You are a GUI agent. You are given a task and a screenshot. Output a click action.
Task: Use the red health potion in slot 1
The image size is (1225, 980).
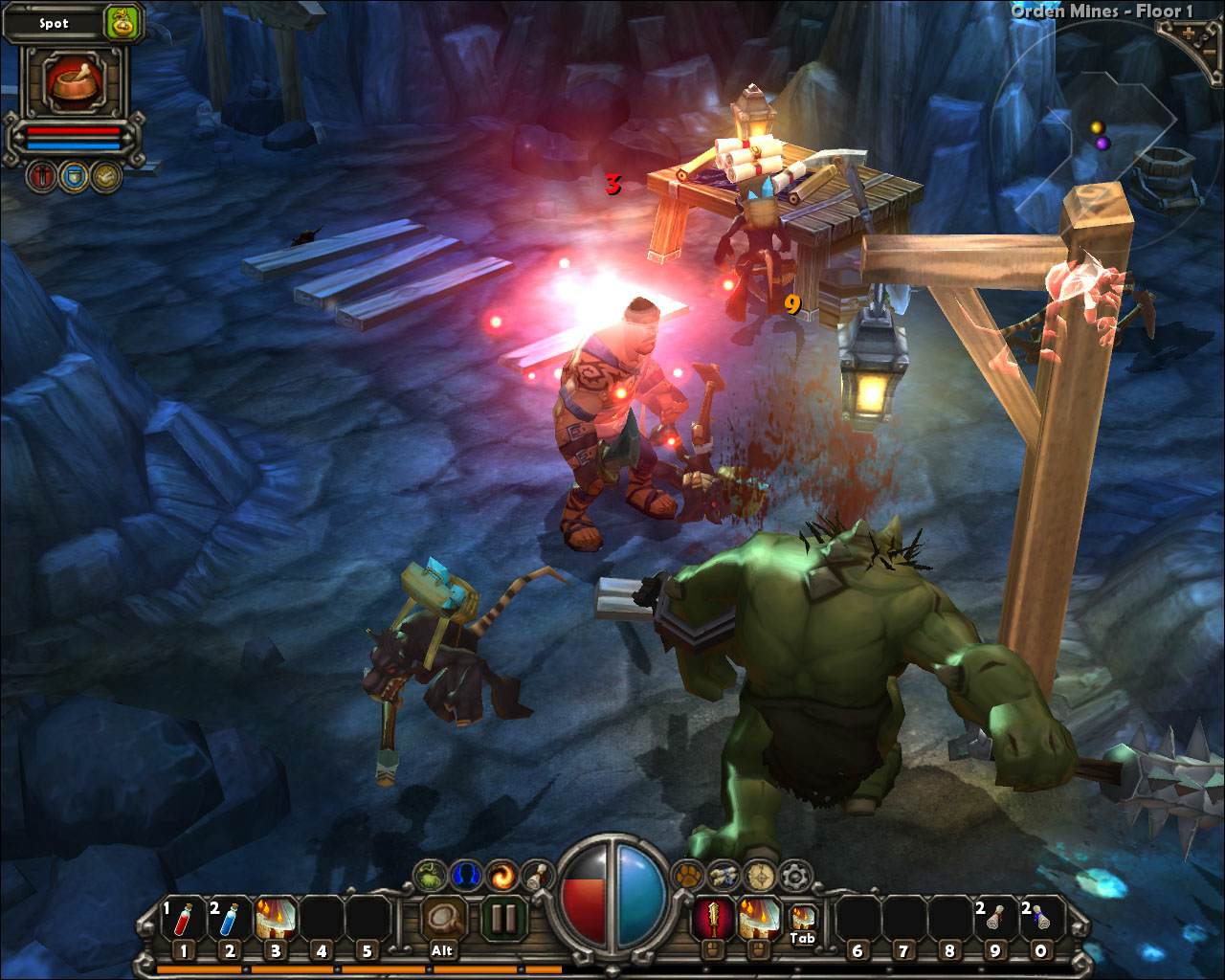pyautogui.click(x=184, y=919)
